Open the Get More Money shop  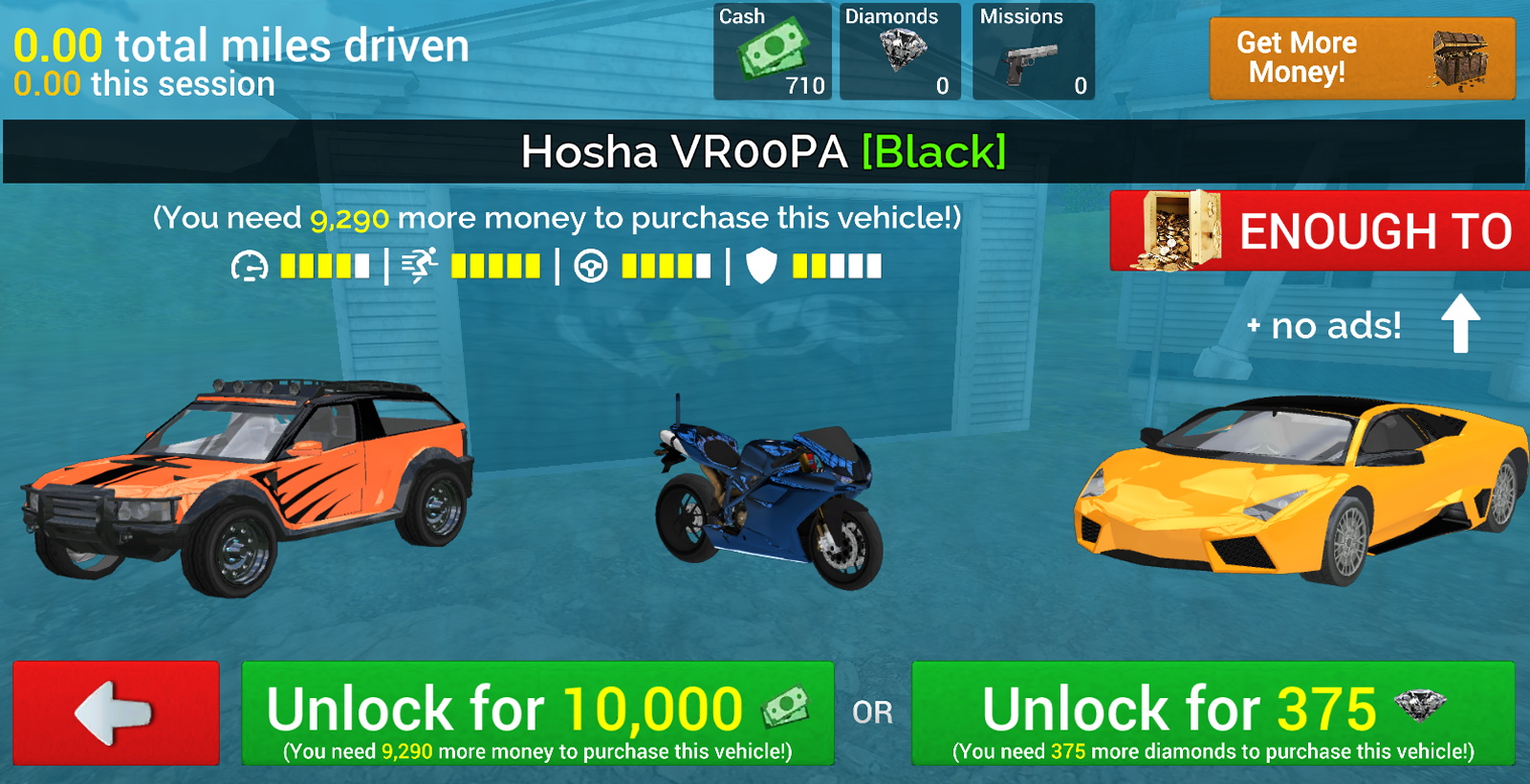[1362, 58]
